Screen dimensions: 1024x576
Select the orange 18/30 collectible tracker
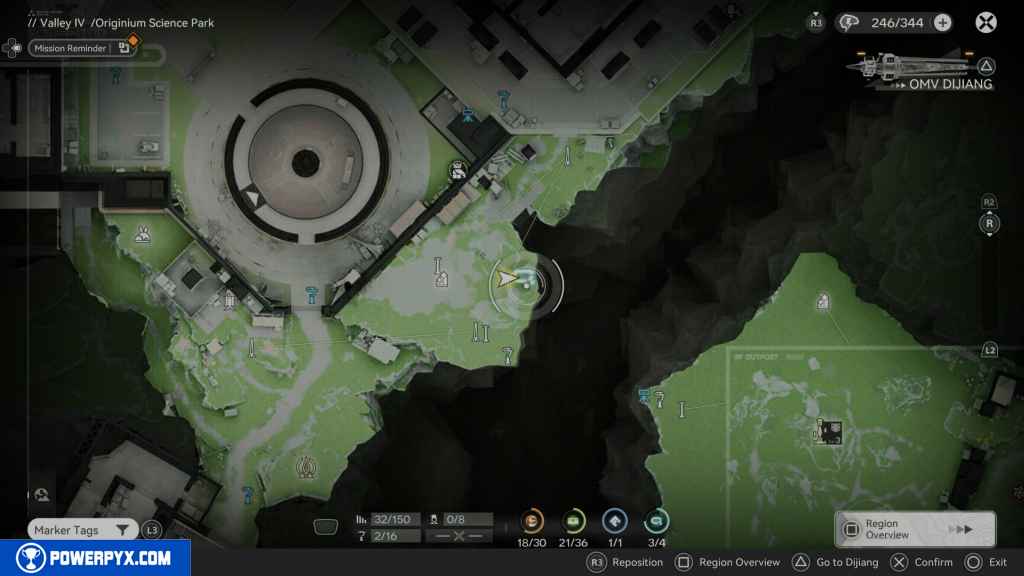[531, 521]
